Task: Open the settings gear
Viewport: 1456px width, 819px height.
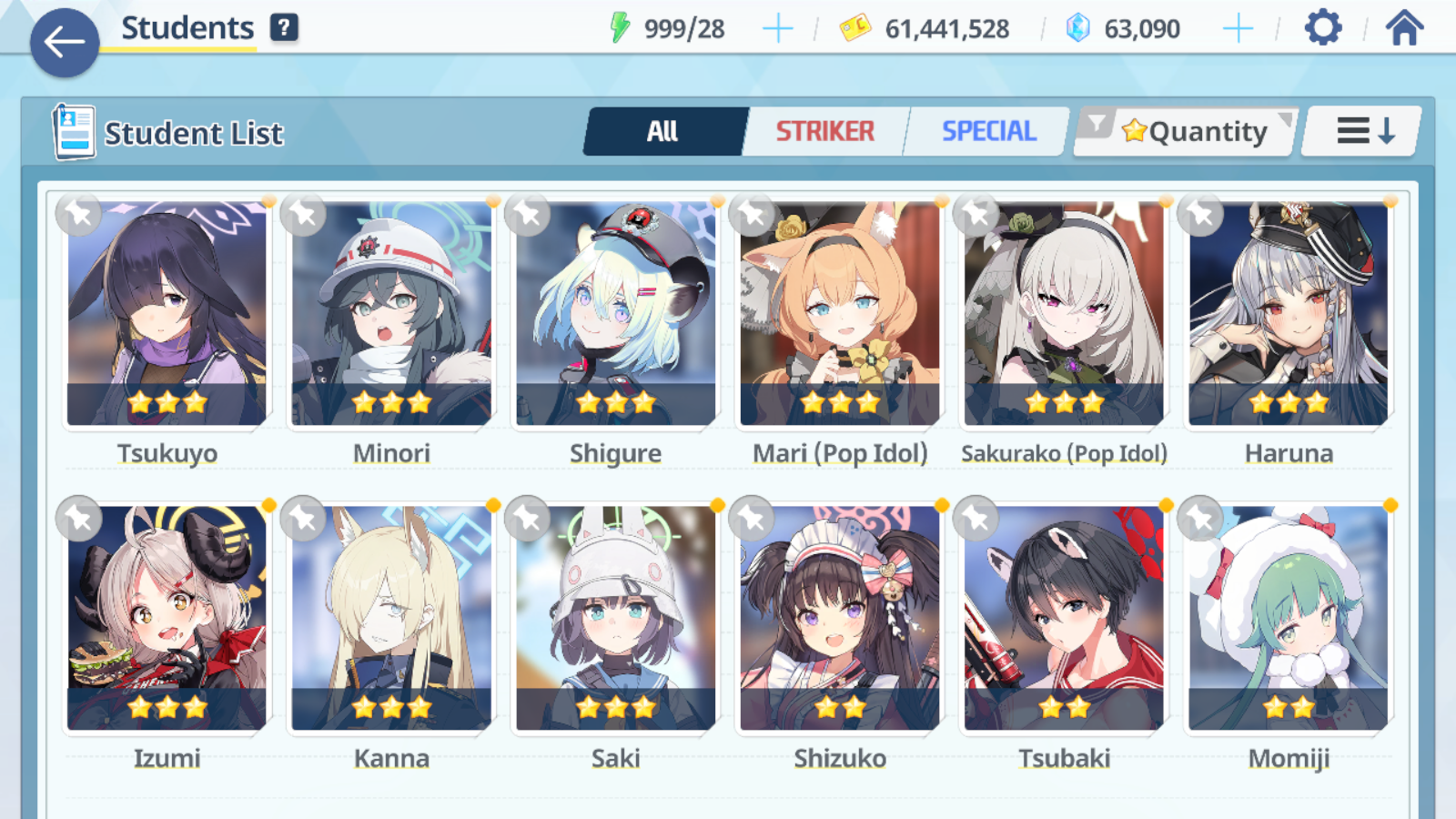Action: [x=1322, y=28]
